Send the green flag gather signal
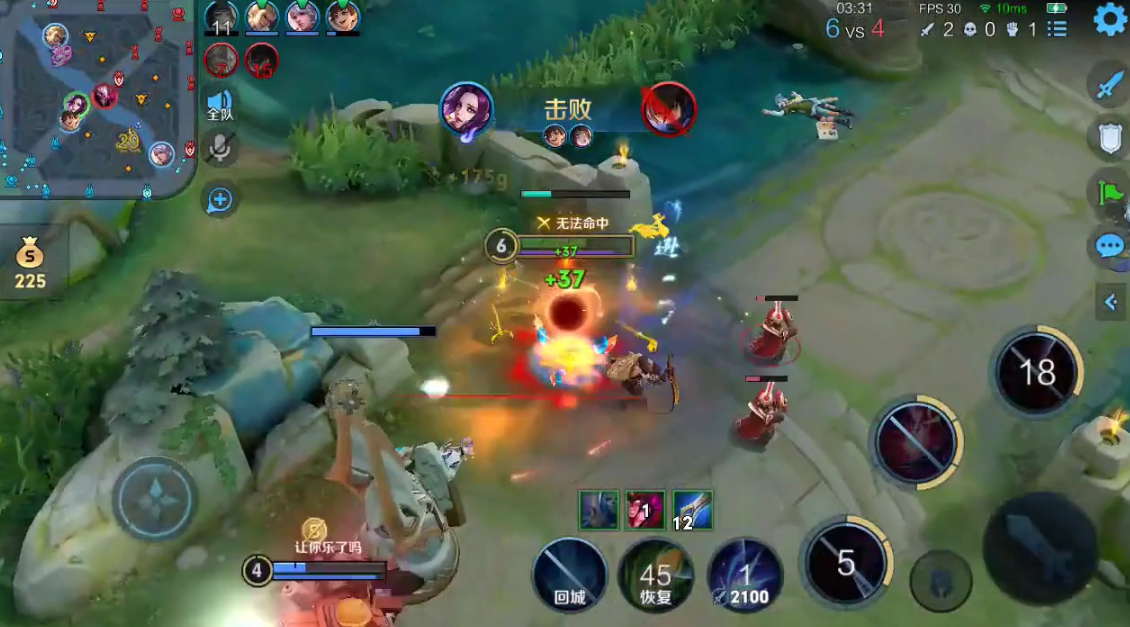 coord(1110,191)
